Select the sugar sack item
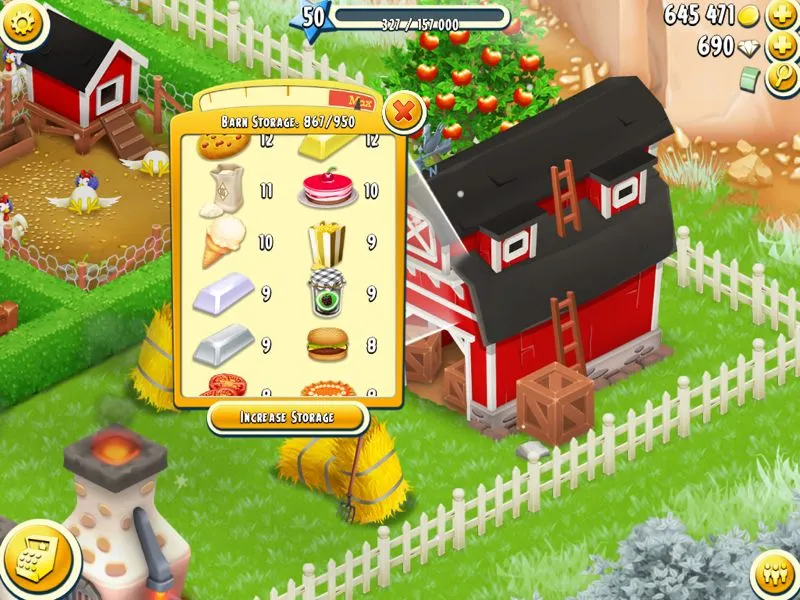 (224, 190)
